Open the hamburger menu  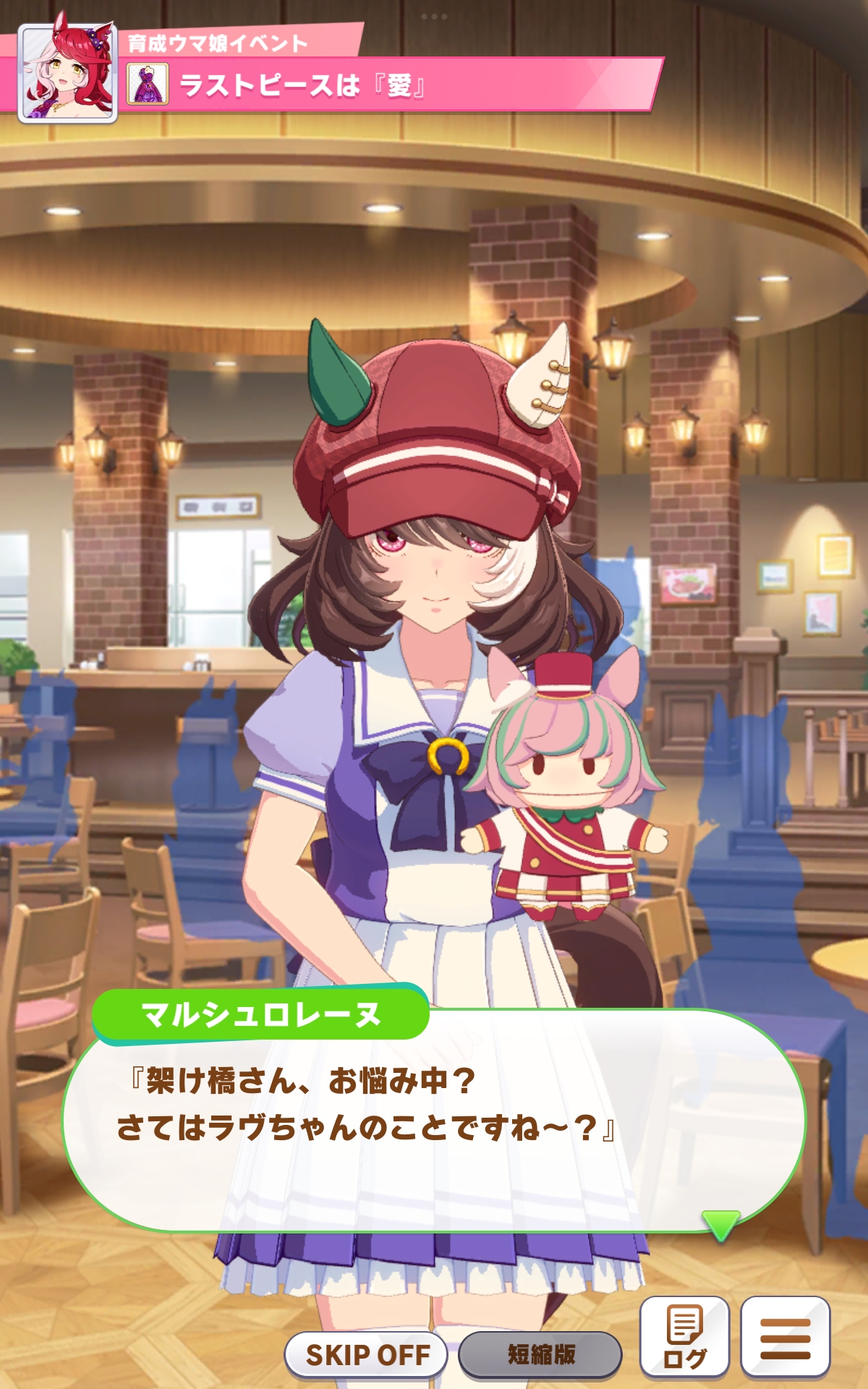pyautogui.click(x=785, y=1337)
